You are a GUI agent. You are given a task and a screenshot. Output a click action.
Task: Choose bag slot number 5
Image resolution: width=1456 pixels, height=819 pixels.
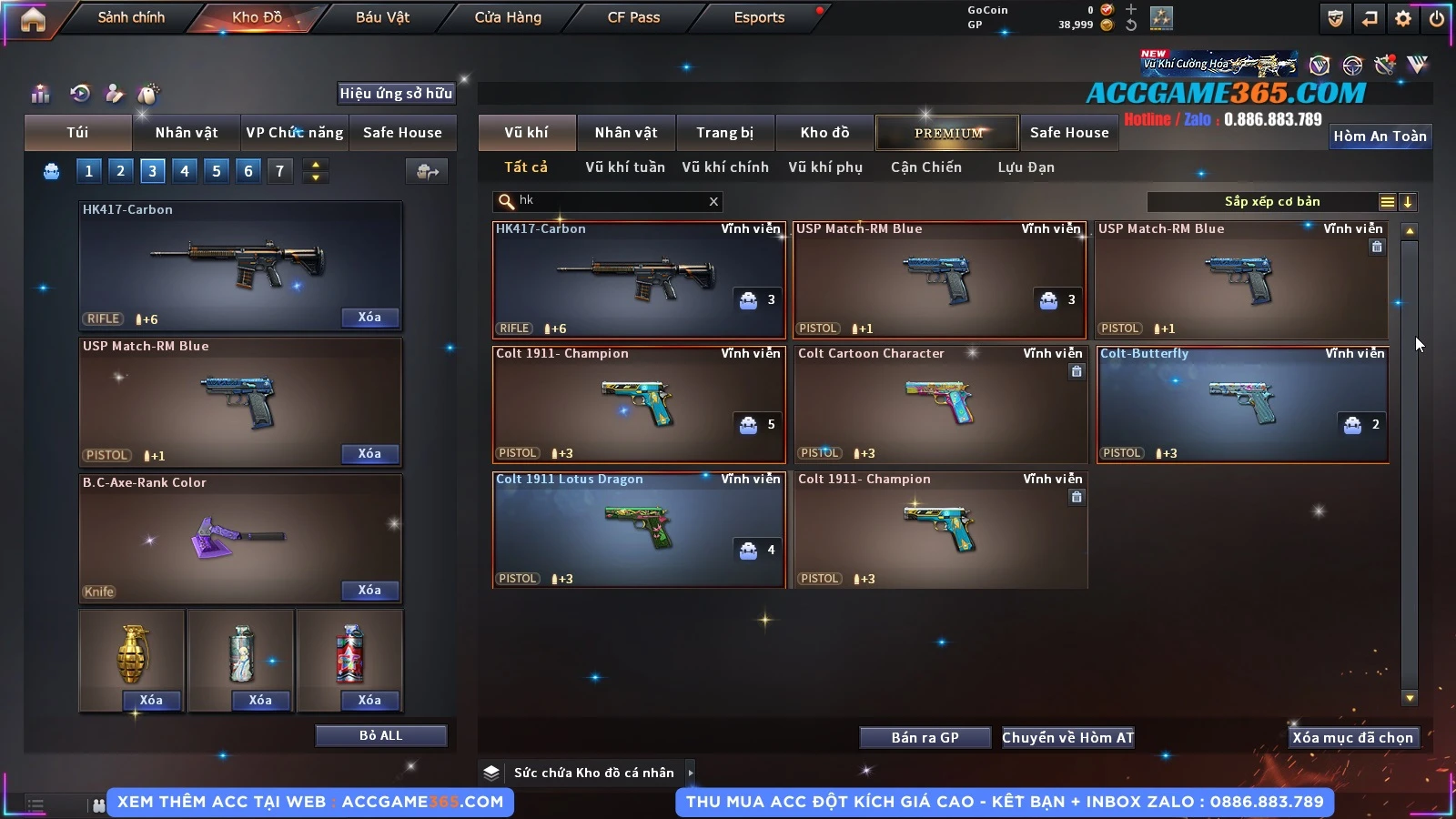(x=217, y=171)
